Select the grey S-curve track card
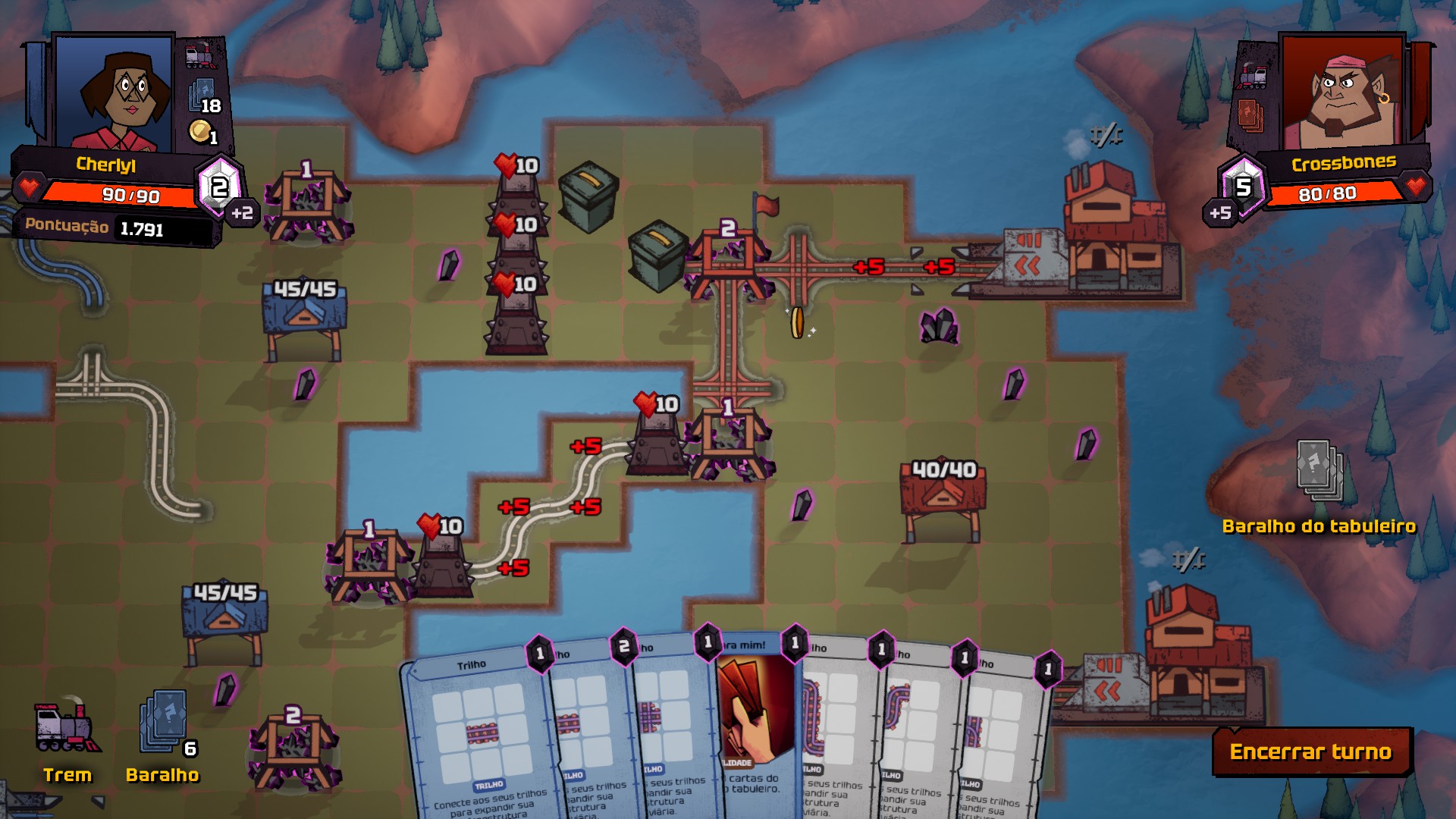Image resolution: width=1456 pixels, height=819 pixels. click(x=914, y=728)
